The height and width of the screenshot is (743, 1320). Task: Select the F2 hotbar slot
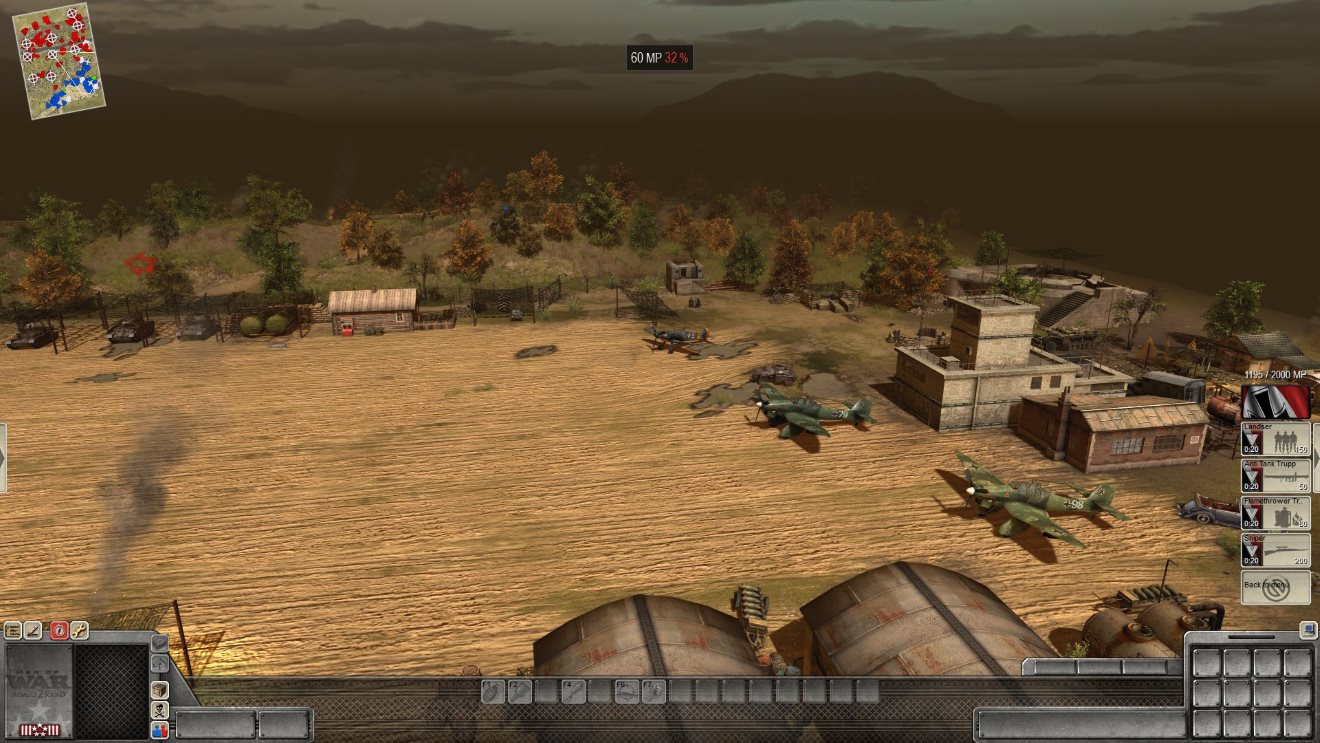(519, 691)
